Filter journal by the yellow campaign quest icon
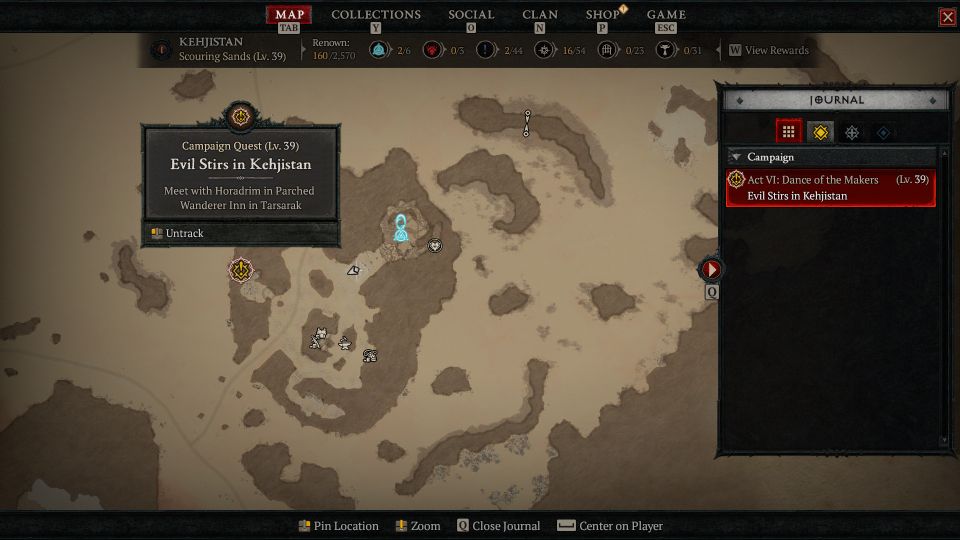 pyautogui.click(x=820, y=132)
